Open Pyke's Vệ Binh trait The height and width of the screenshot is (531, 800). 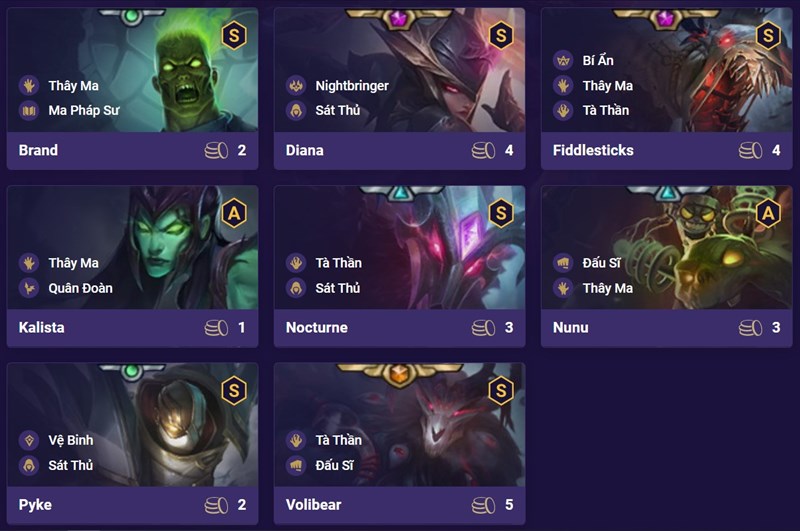pyautogui.click(x=70, y=440)
